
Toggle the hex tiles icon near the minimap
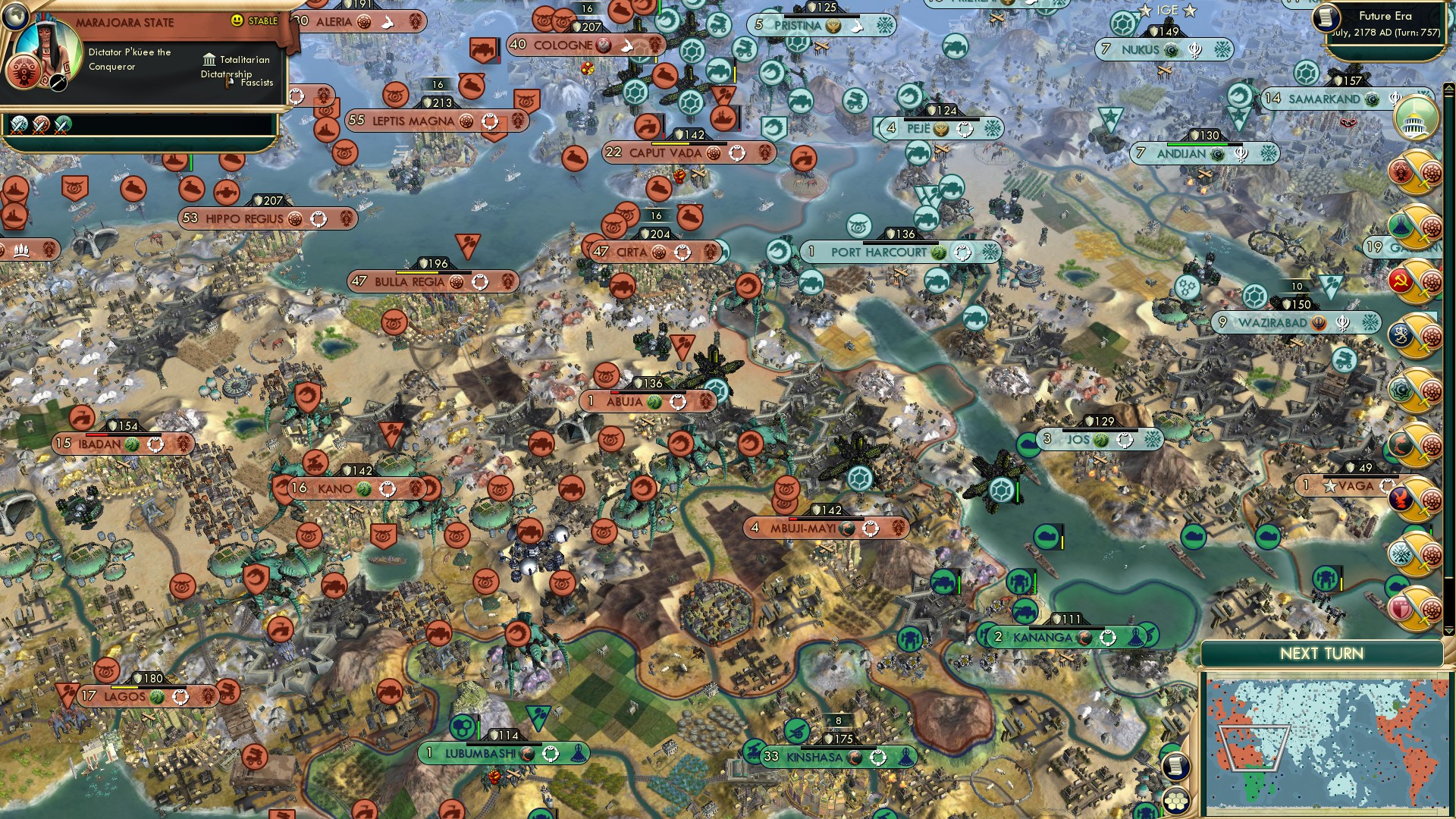coord(1175,802)
